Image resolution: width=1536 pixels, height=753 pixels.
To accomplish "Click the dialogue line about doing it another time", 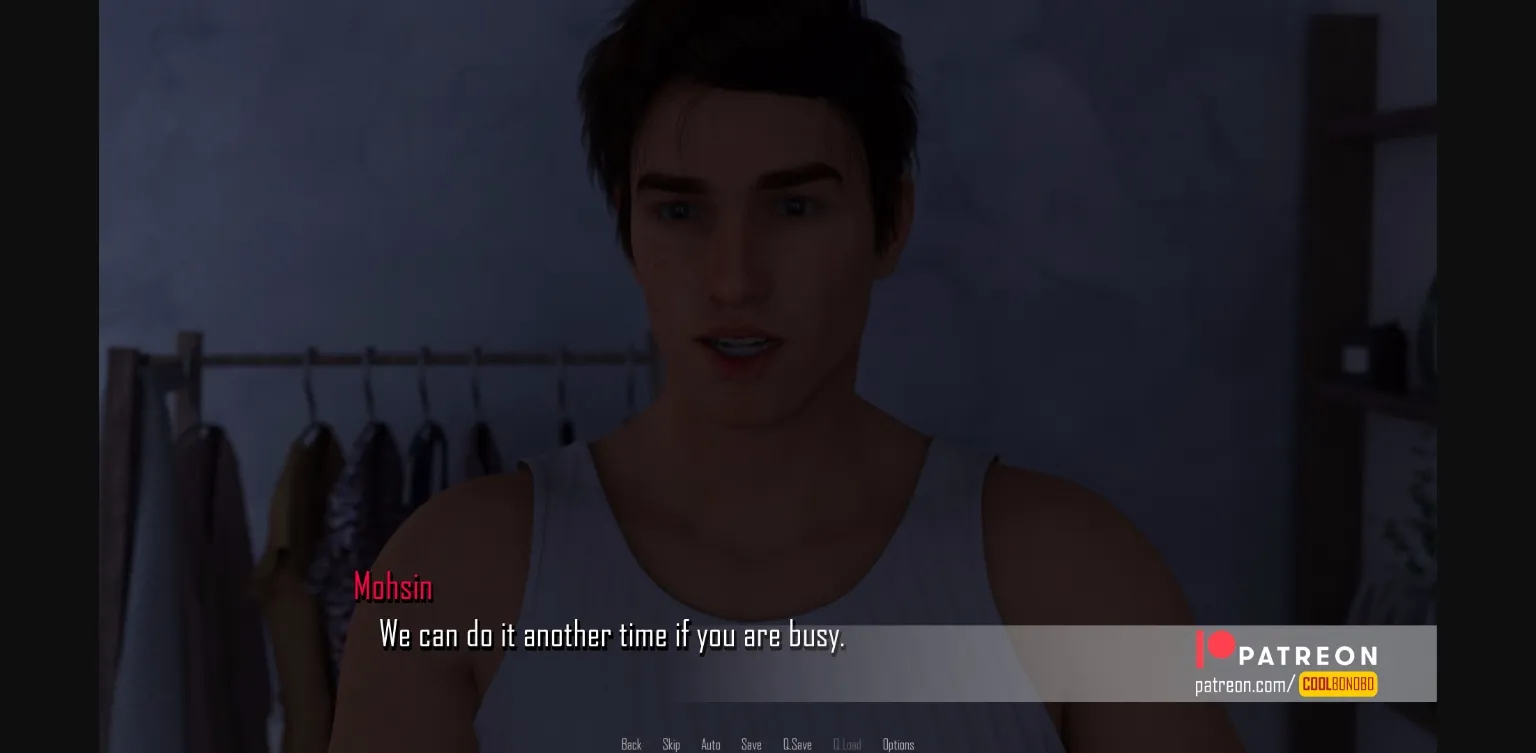I will [612, 635].
